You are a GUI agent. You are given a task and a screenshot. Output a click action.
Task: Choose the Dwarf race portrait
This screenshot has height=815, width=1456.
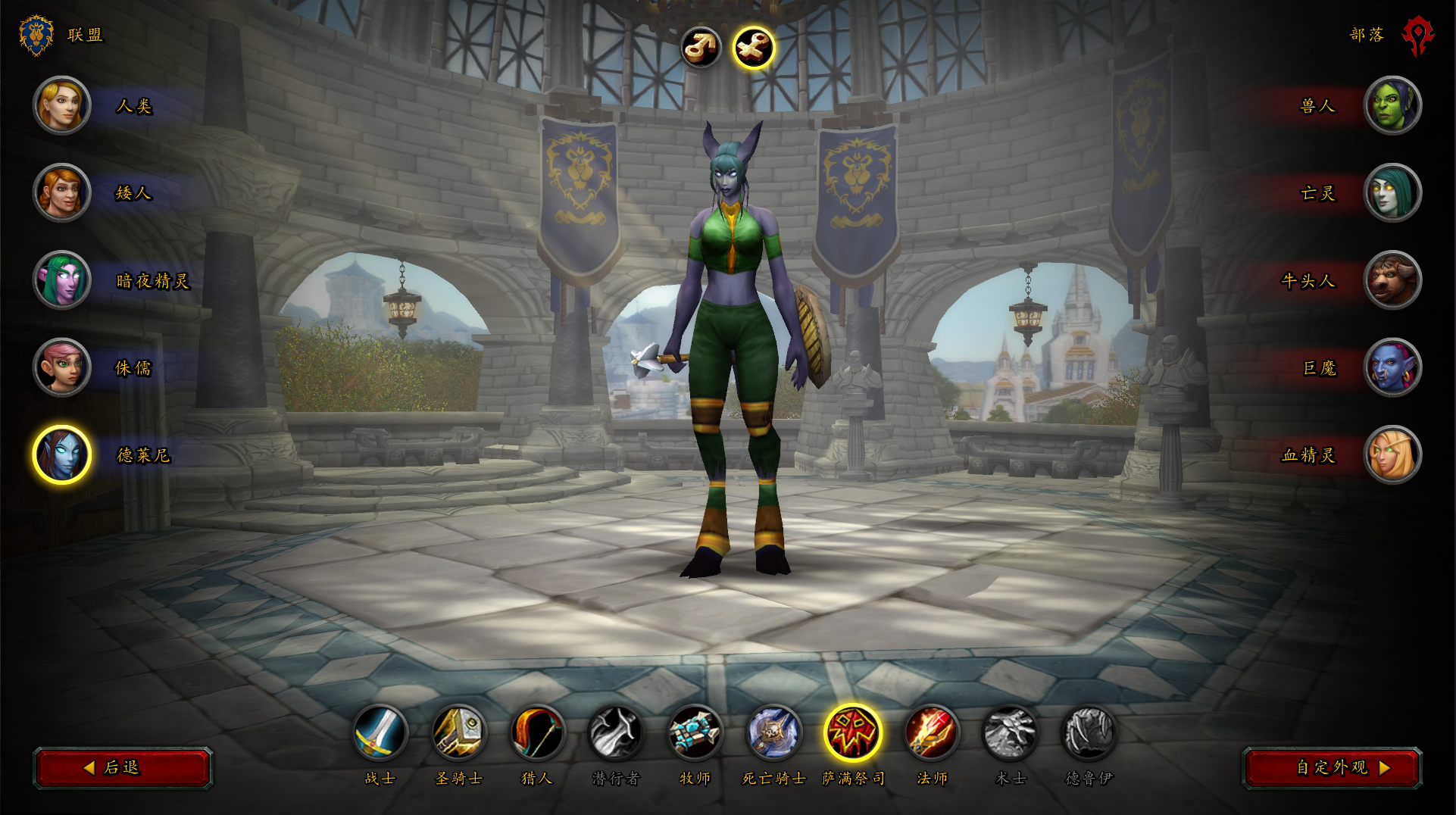62,192
